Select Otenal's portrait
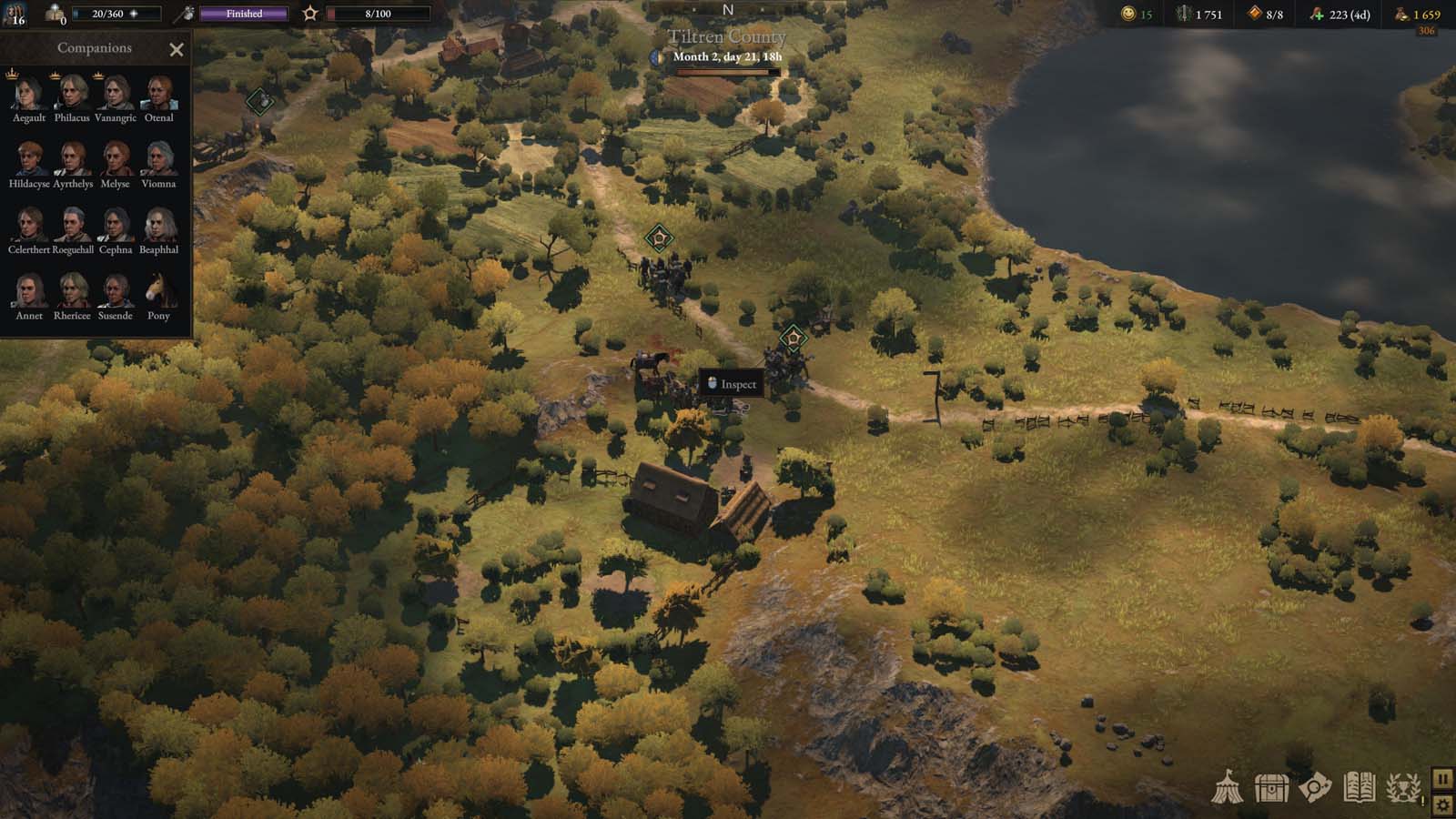The height and width of the screenshot is (819, 1456). 159,94
